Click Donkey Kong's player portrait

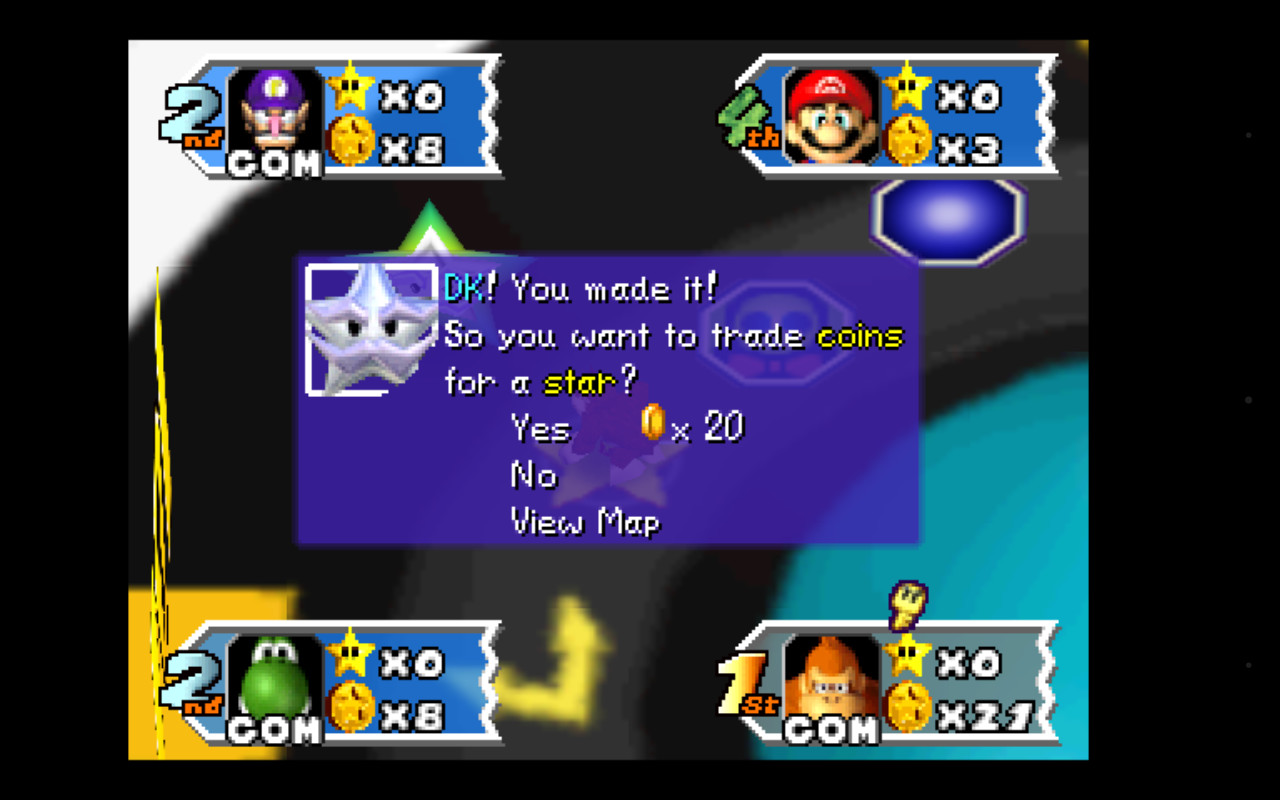[831, 680]
